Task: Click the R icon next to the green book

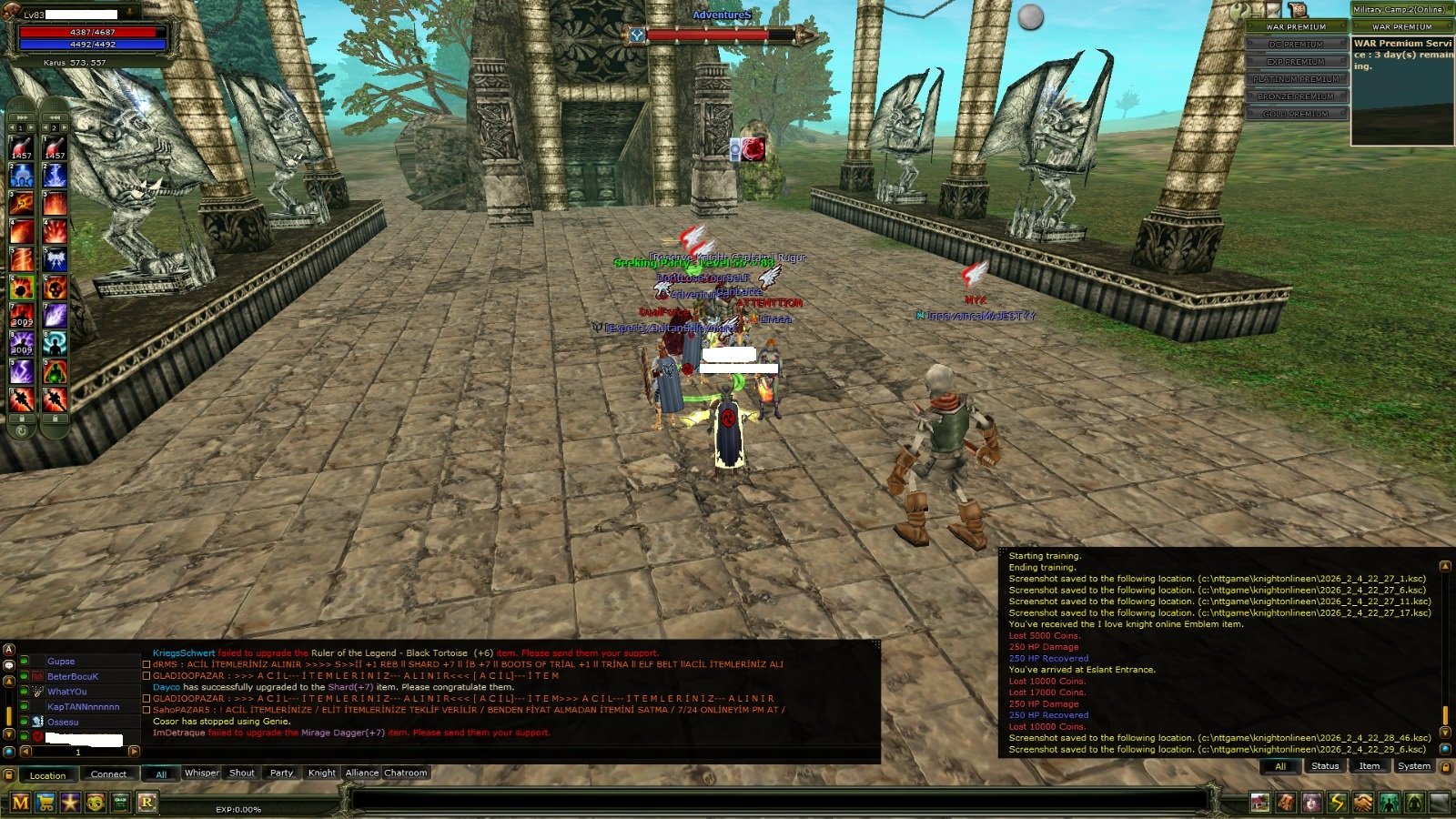Action: click(147, 804)
